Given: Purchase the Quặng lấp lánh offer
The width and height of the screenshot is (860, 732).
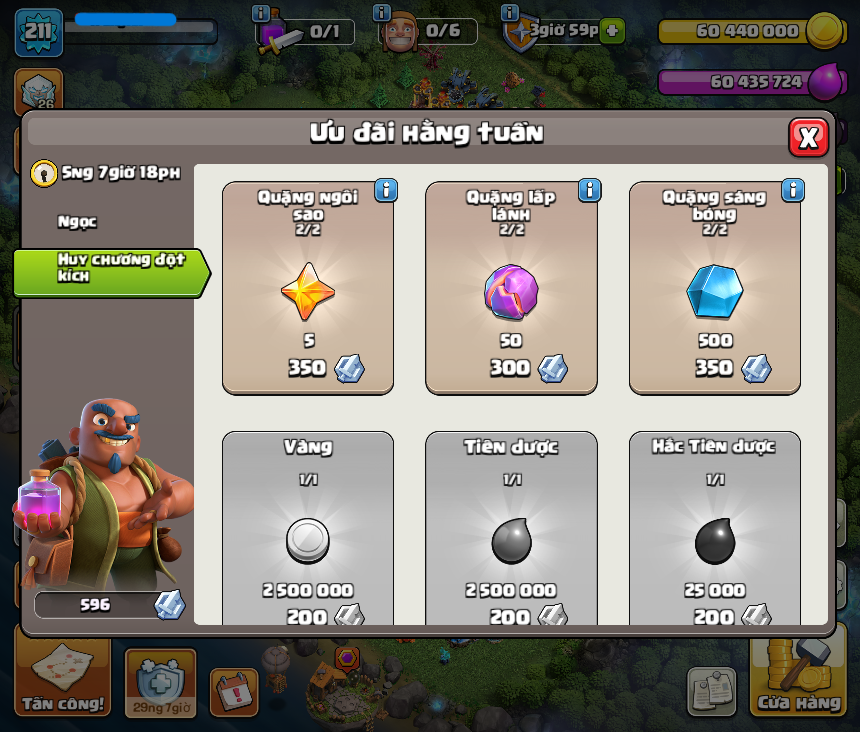Looking at the screenshot, I should click(x=511, y=288).
